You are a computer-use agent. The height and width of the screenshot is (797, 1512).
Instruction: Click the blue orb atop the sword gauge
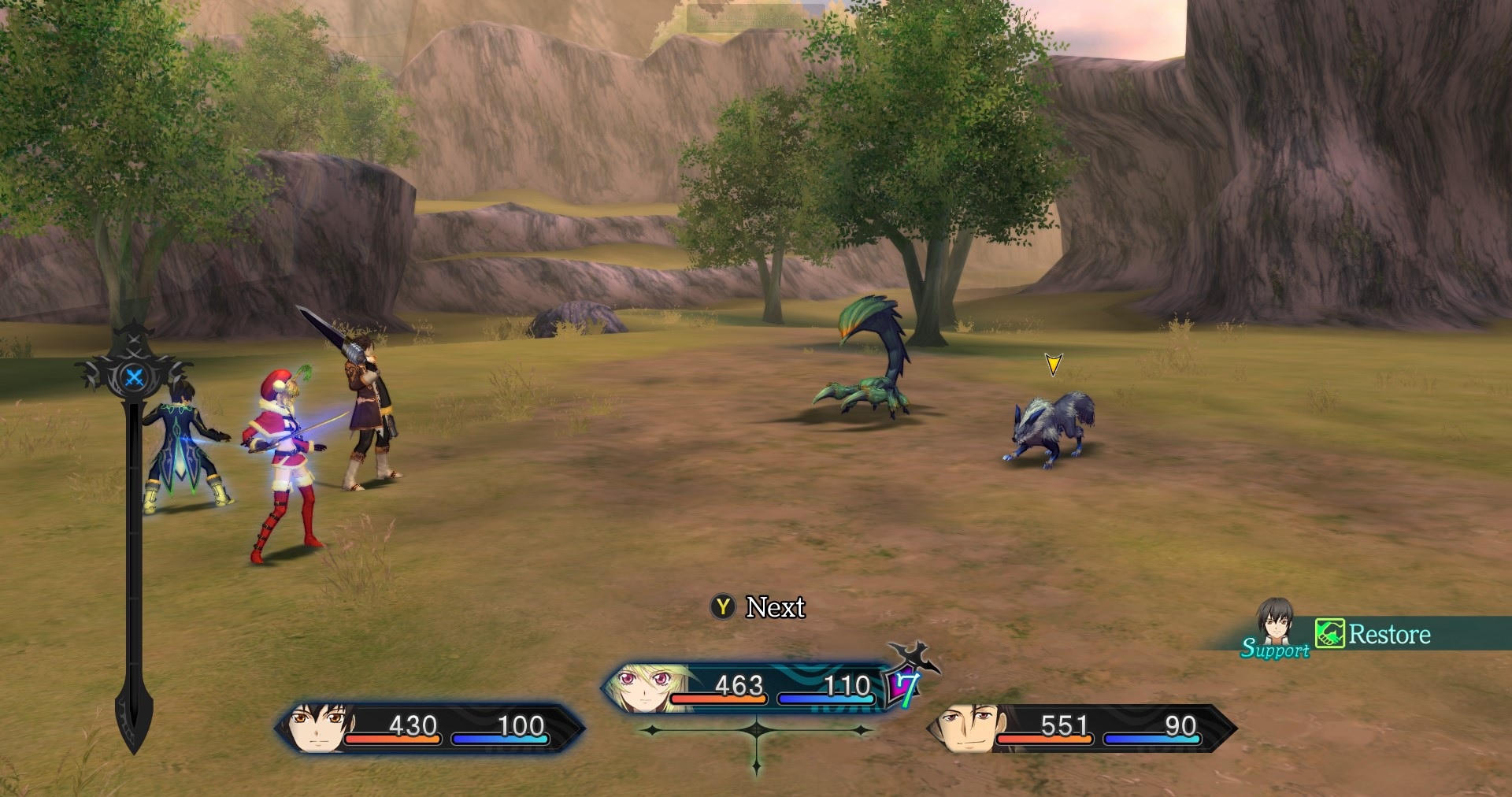pos(135,377)
